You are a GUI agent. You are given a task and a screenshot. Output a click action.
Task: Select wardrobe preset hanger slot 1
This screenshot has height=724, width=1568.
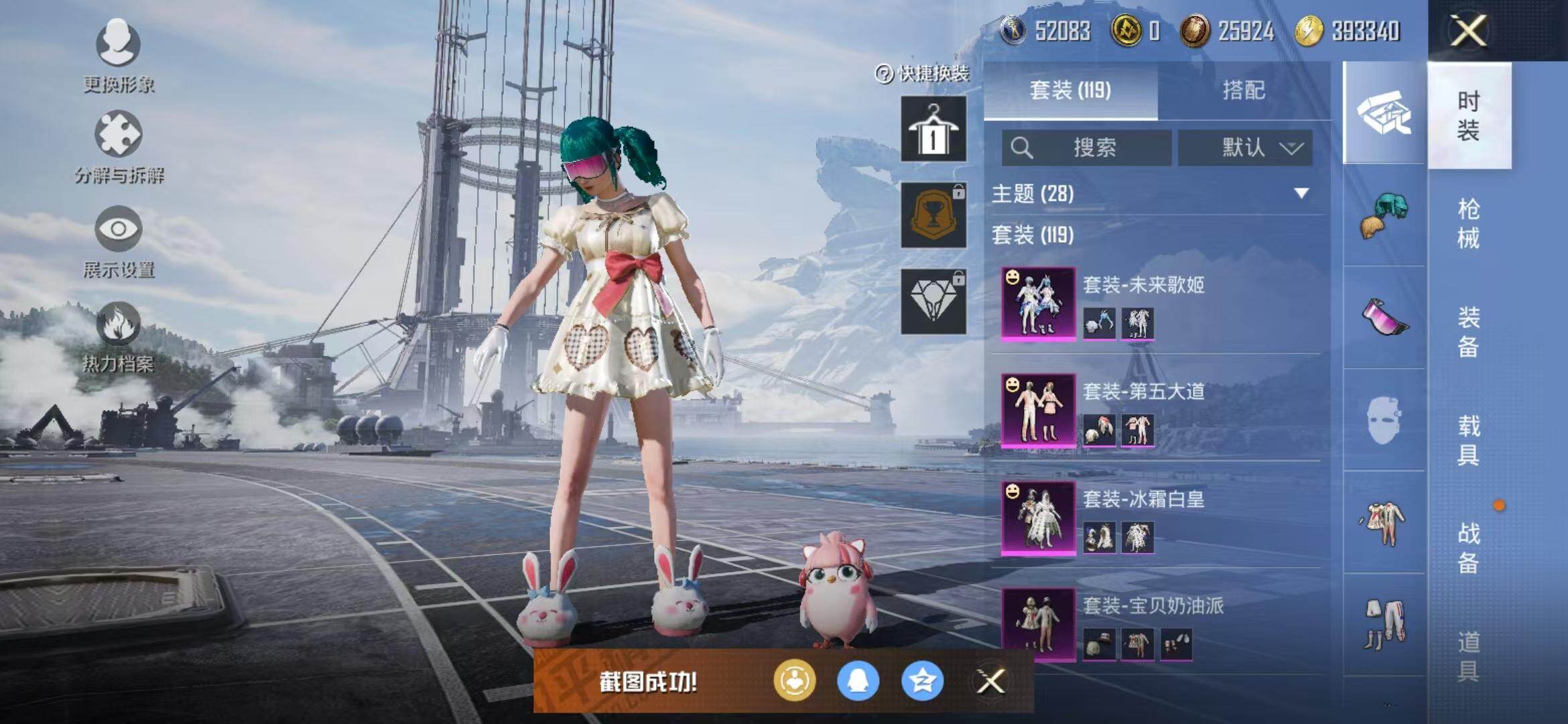pos(933,129)
